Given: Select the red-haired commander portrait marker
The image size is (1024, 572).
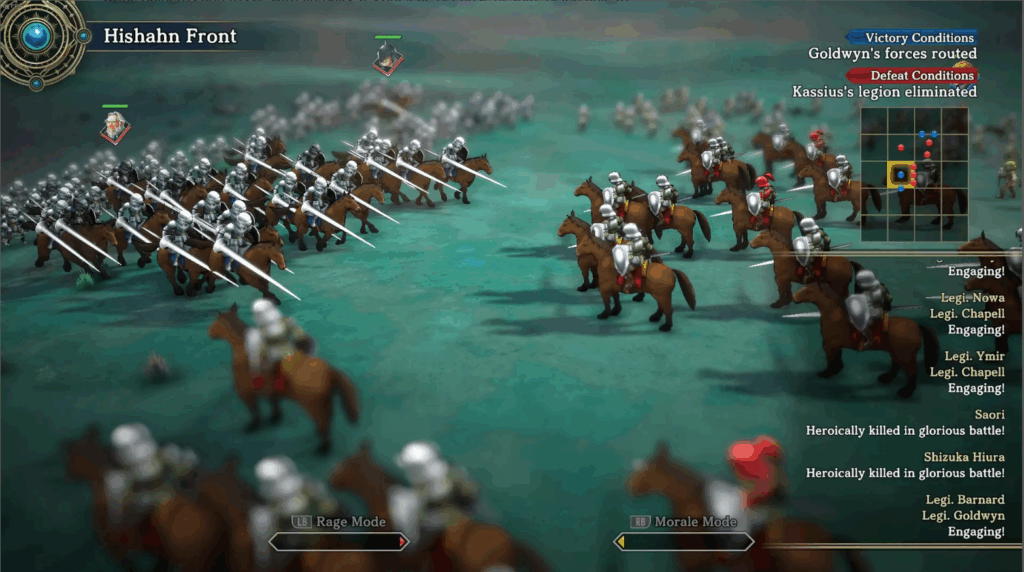Looking at the screenshot, I should point(115,127).
